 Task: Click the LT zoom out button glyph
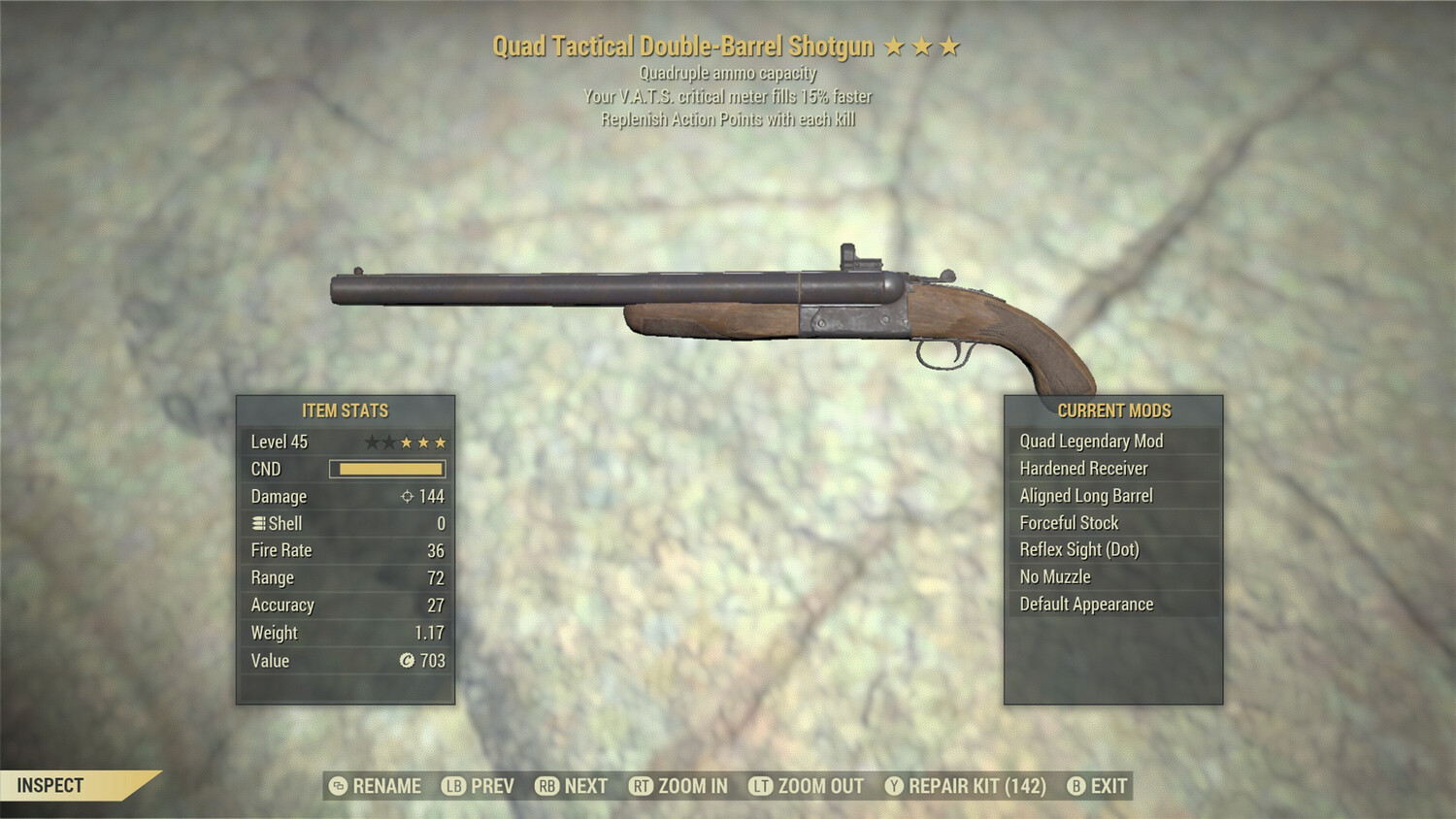[x=763, y=786]
